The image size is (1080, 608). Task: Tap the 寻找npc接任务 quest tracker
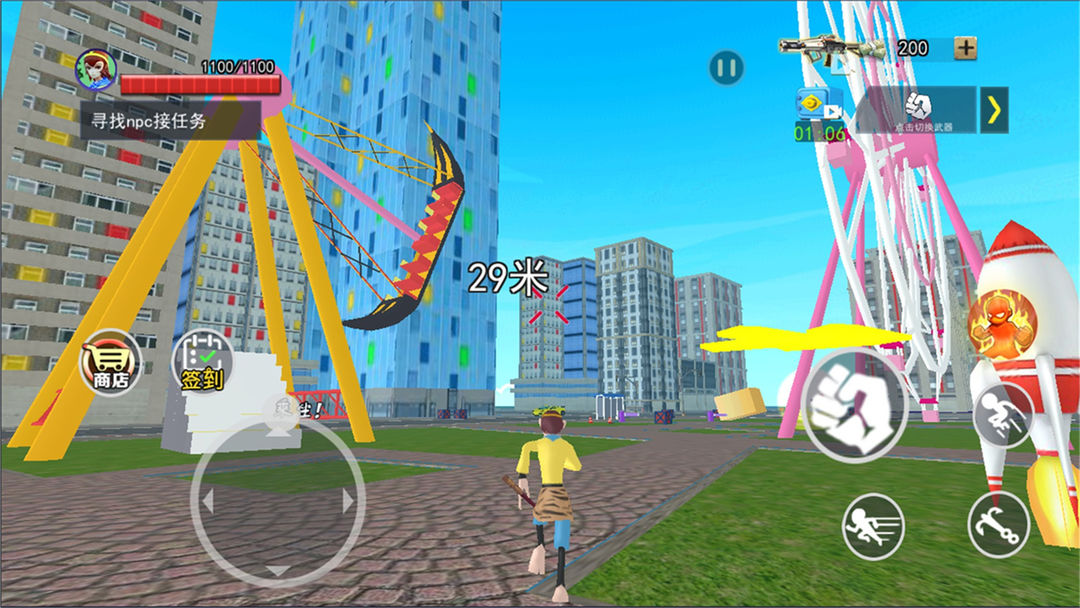pos(170,120)
